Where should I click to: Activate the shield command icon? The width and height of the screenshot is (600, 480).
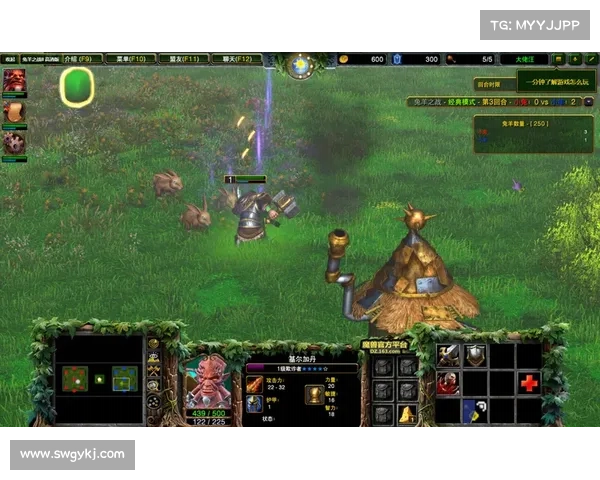[x=474, y=355]
